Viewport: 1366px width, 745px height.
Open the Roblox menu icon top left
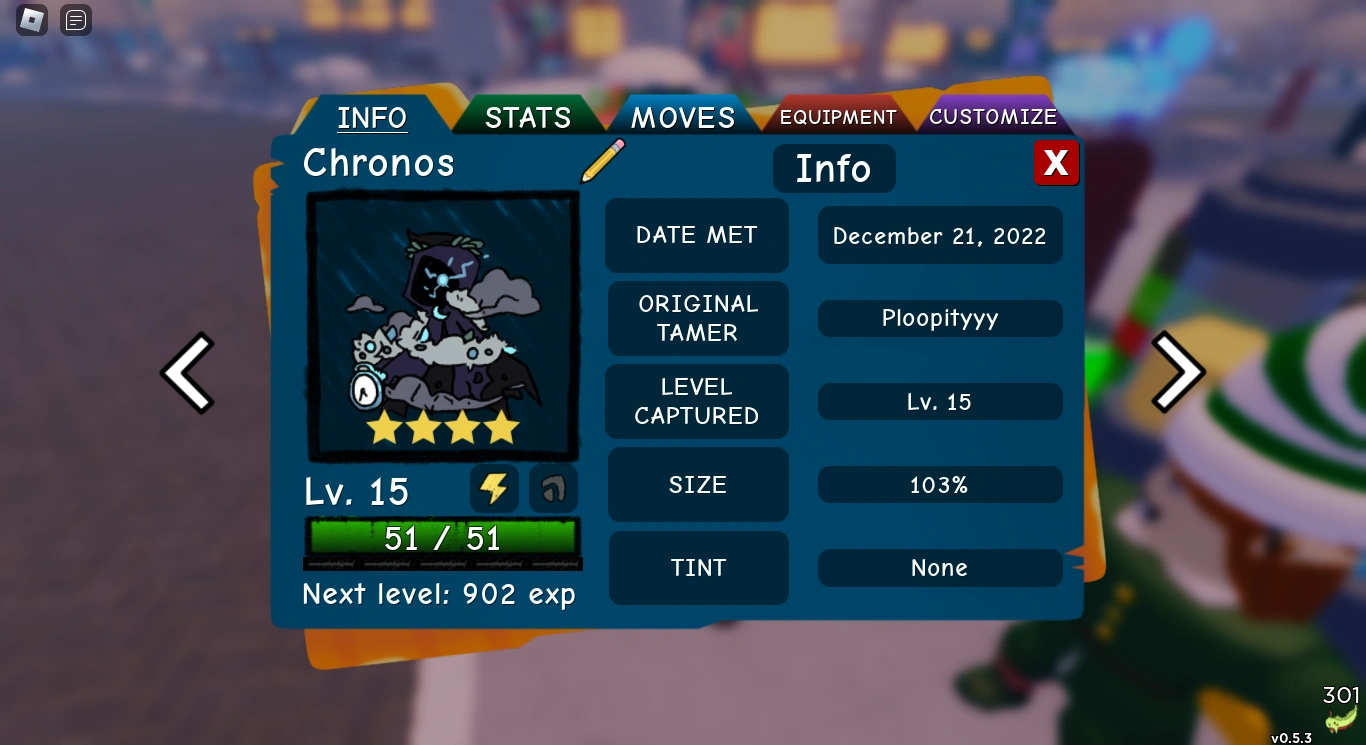pyautogui.click(x=32, y=20)
